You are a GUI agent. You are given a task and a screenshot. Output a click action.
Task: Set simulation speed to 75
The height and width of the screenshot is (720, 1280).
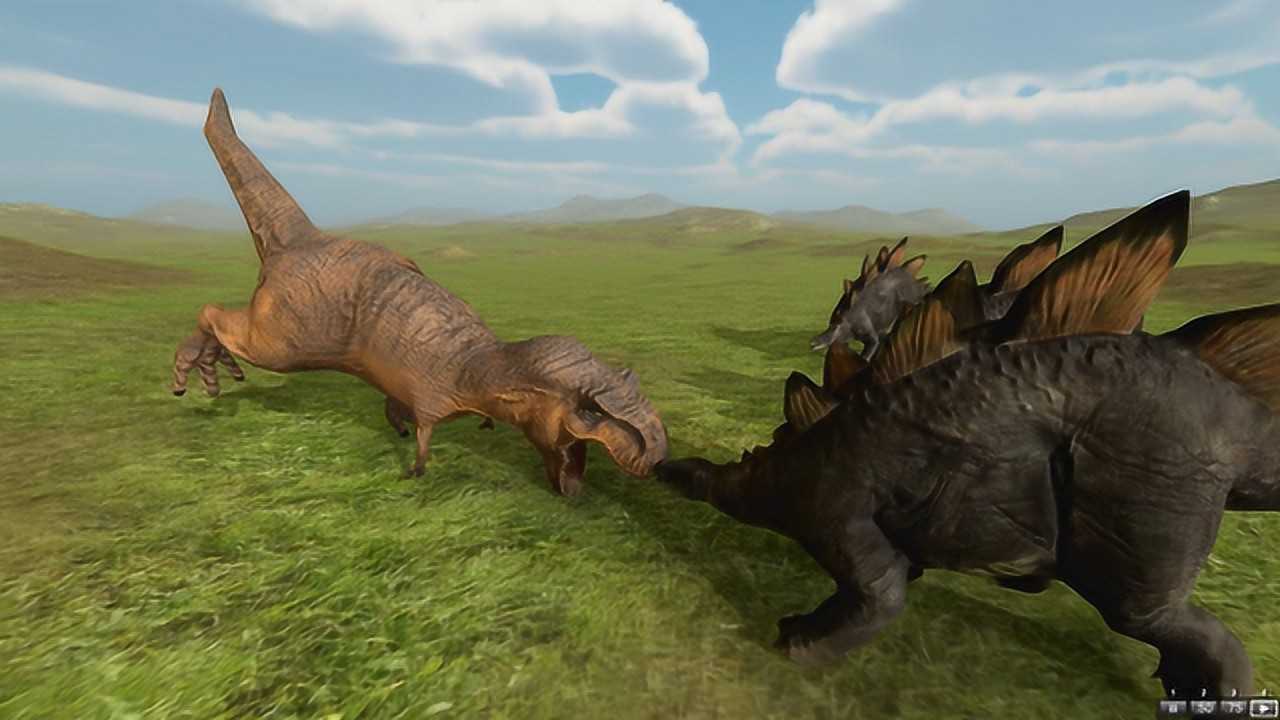click(x=1232, y=708)
